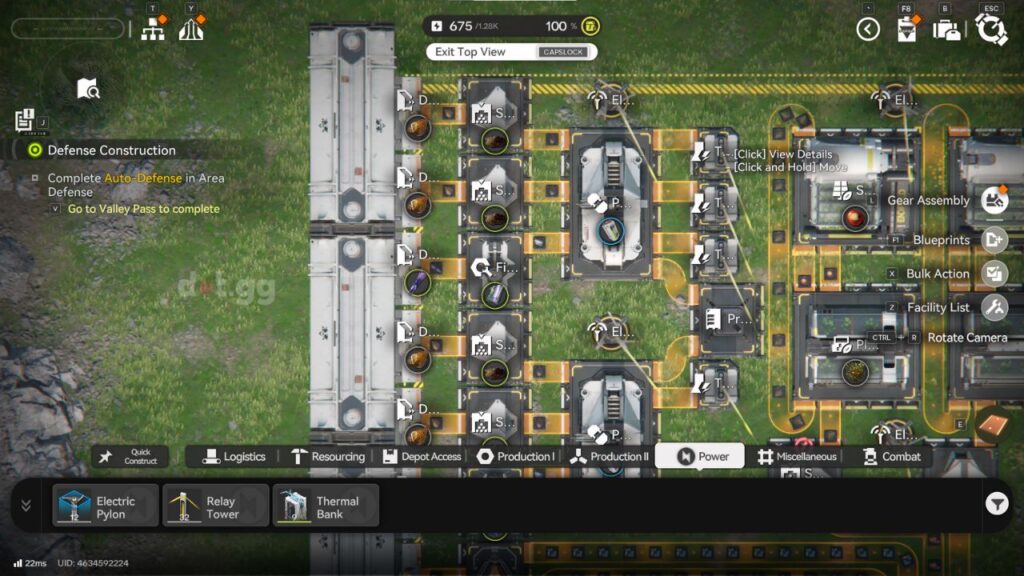
Task: Activate Quick Construct
Action: [131, 457]
